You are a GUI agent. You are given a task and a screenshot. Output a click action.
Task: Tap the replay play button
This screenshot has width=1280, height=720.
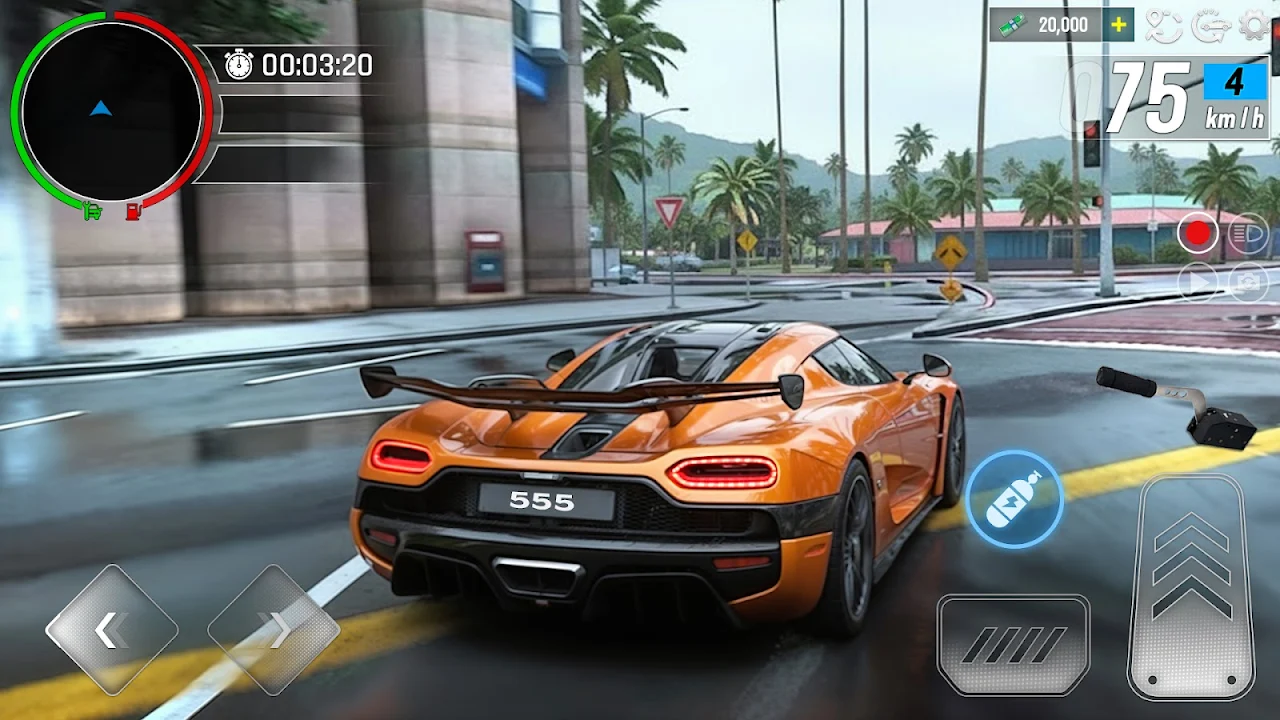pos(1197,281)
